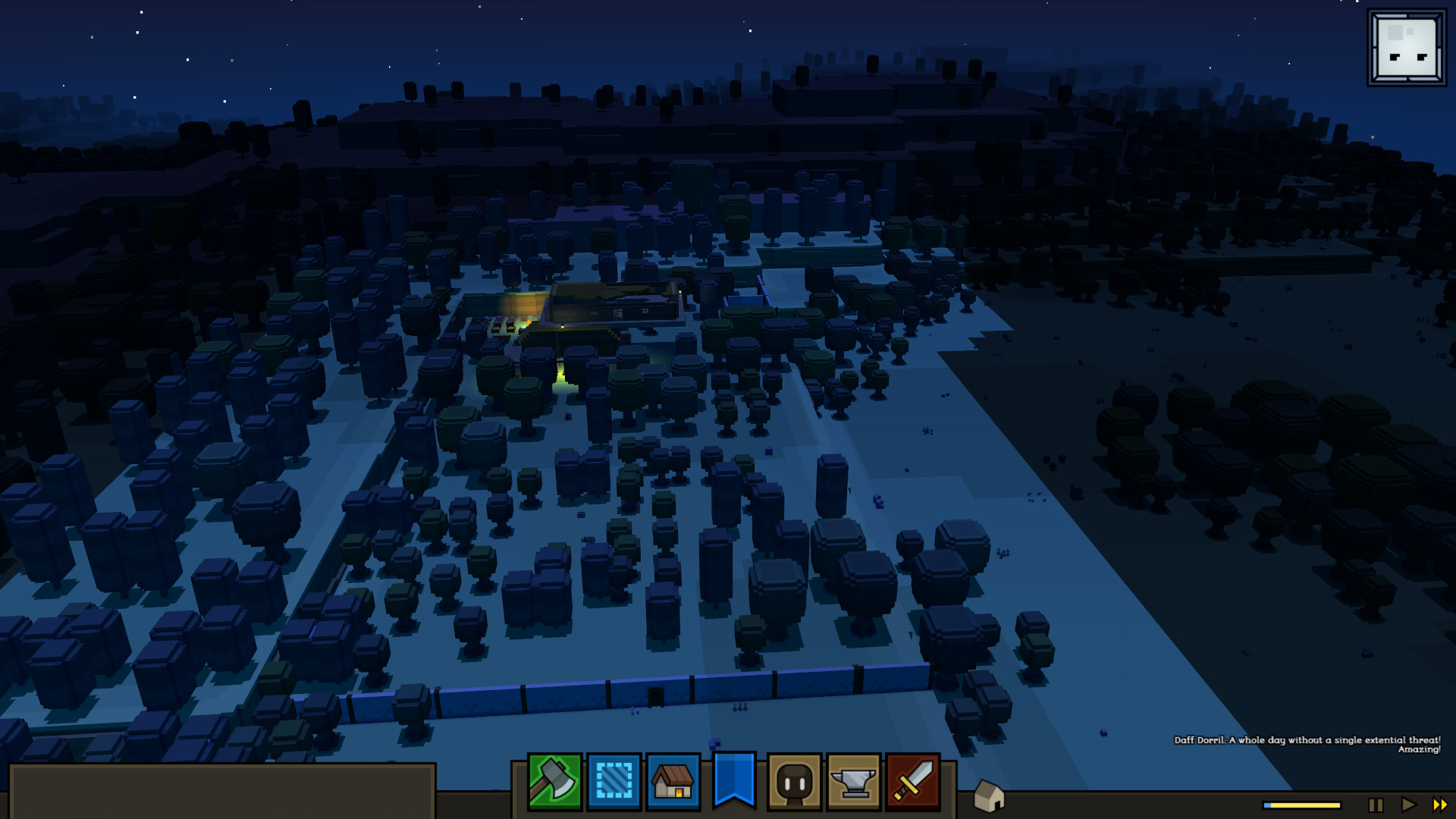Screen dimensions: 1456x819
Task: Open the combat menu sword icon
Action: click(x=913, y=782)
